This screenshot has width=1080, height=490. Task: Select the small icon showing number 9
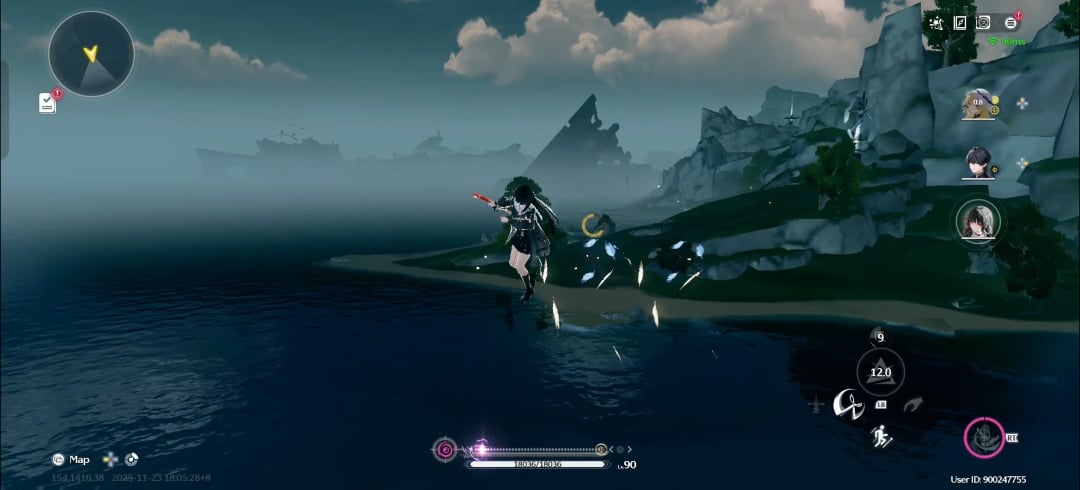pyautogui.click(x=879, y=337)
